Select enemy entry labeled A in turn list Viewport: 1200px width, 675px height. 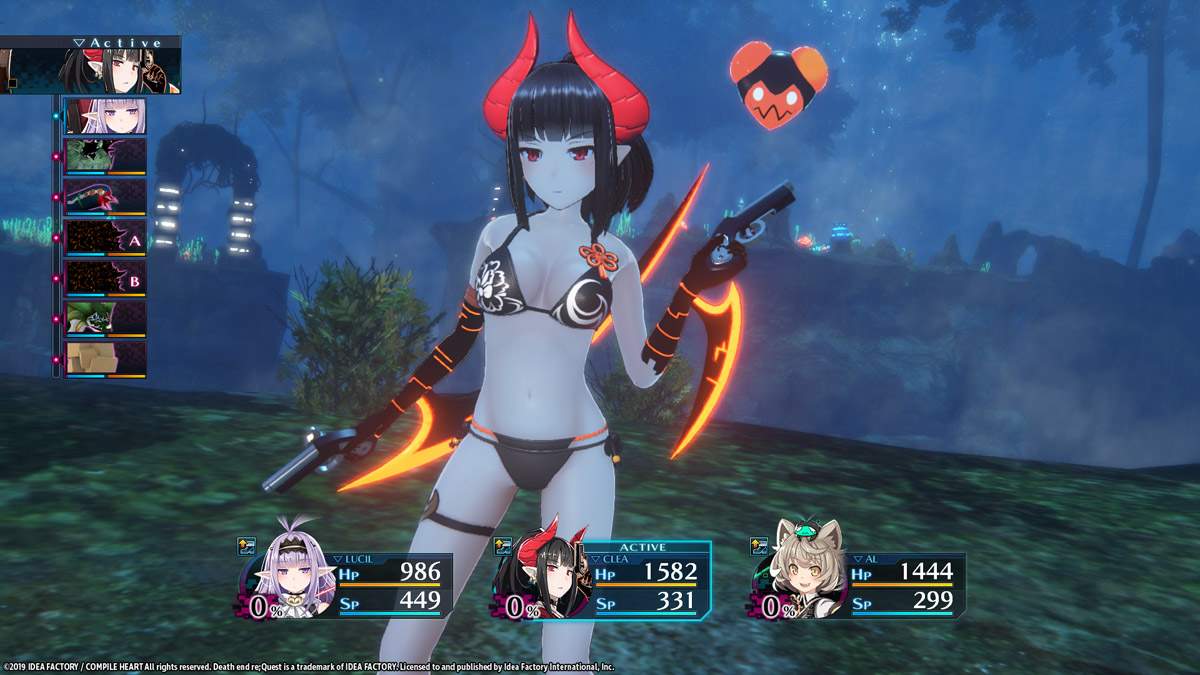[105, 238]
